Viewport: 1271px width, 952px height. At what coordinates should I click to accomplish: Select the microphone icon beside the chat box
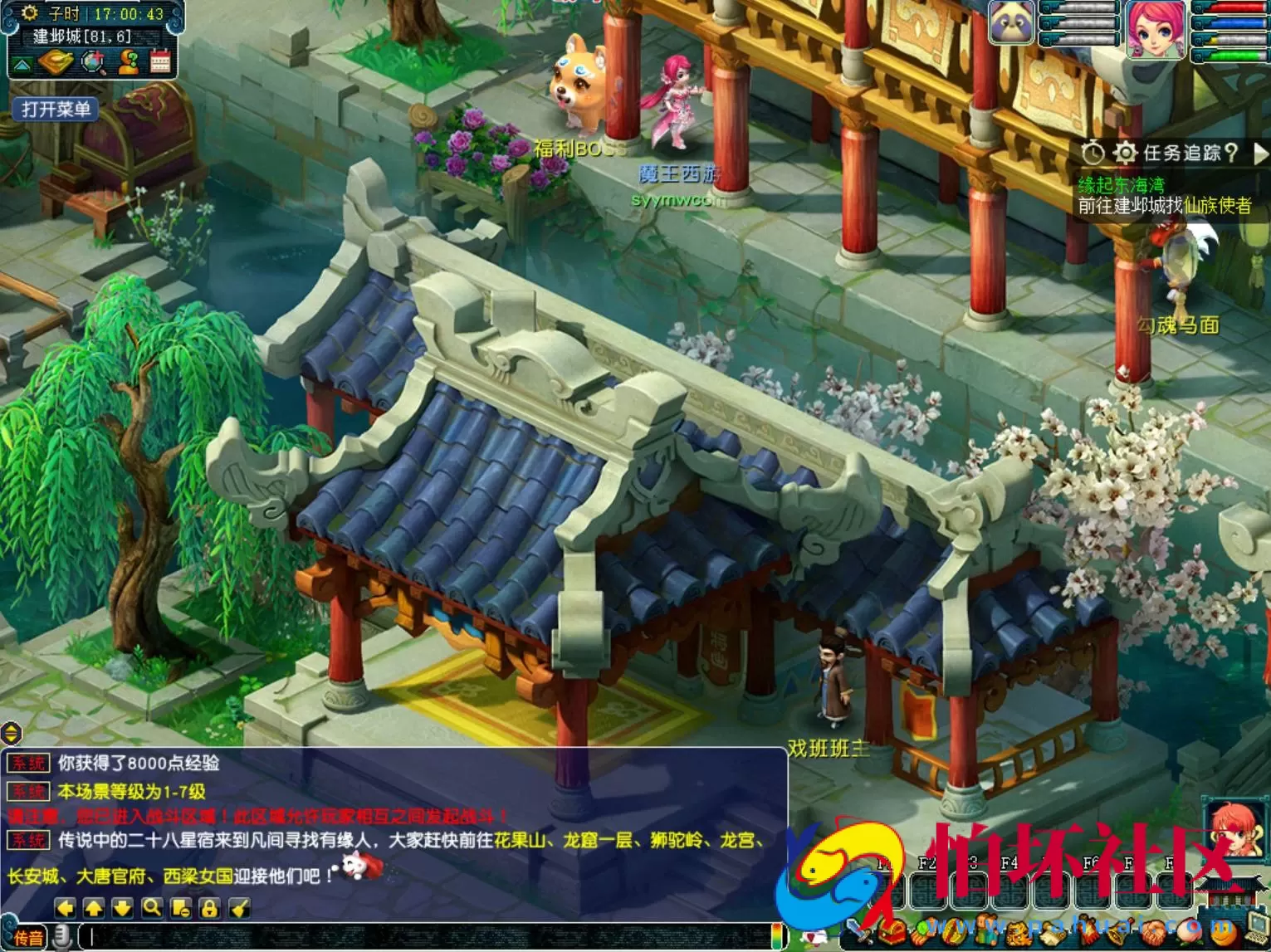click(x=61, y=936)
